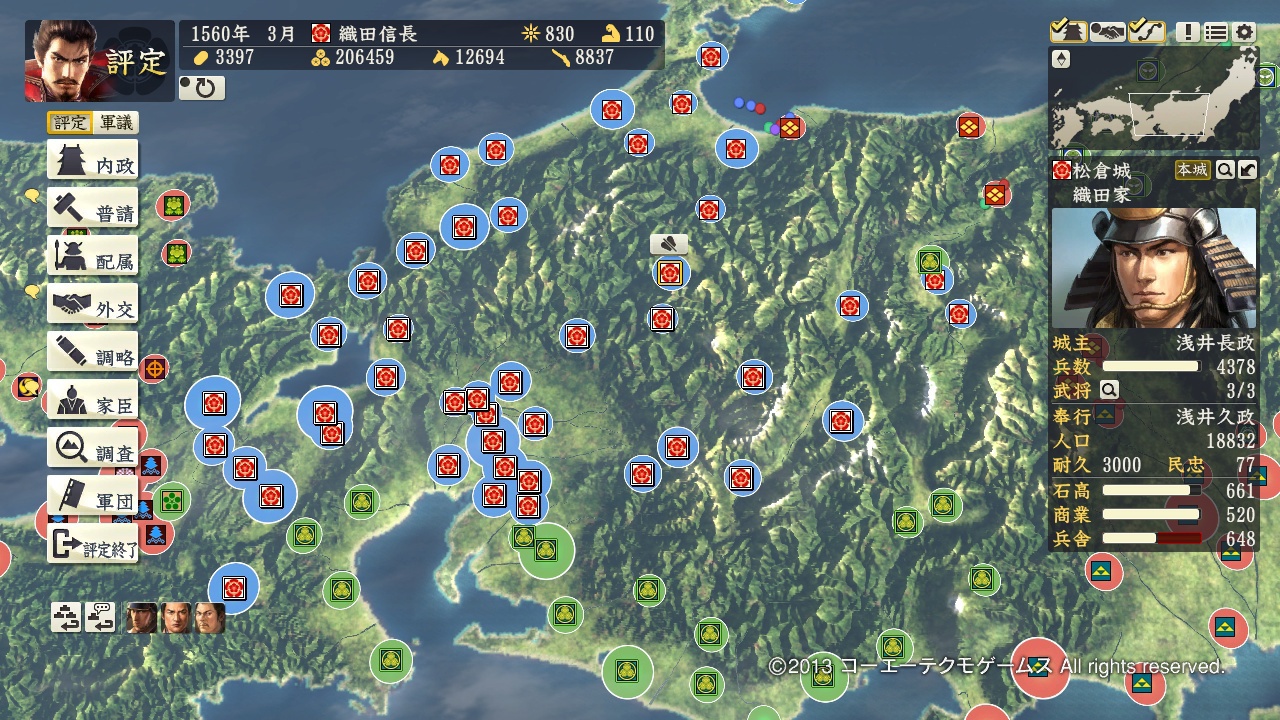Toggle the handshake diplomacy map filter
This screenshot has width=1280, height=720.
[x=1107, y=32]
